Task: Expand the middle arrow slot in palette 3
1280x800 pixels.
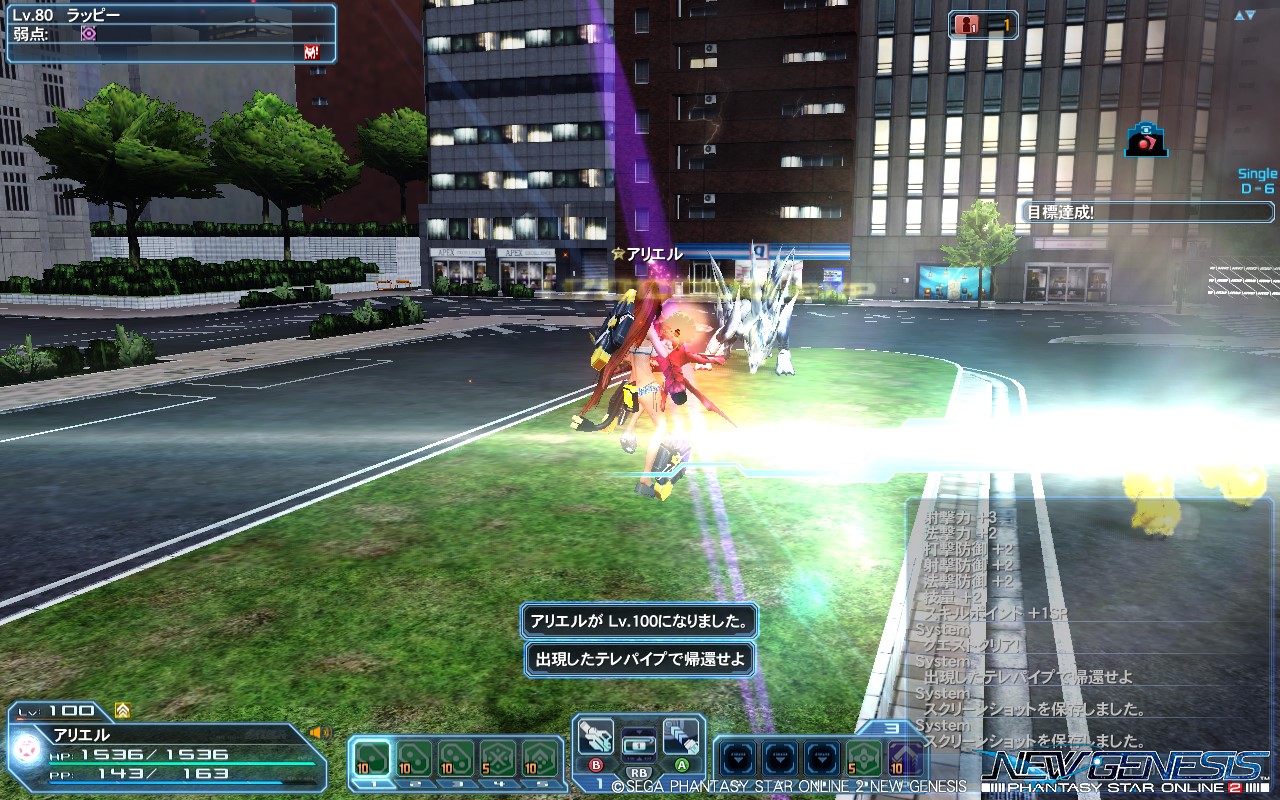Action: pos(781,757)
